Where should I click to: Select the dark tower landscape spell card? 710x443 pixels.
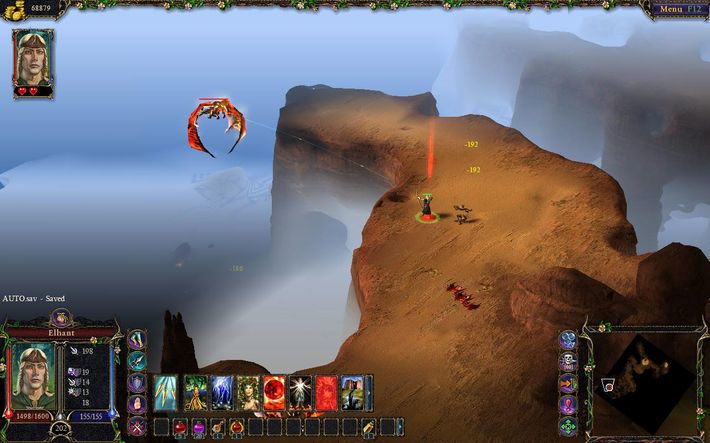click(354, 393)
